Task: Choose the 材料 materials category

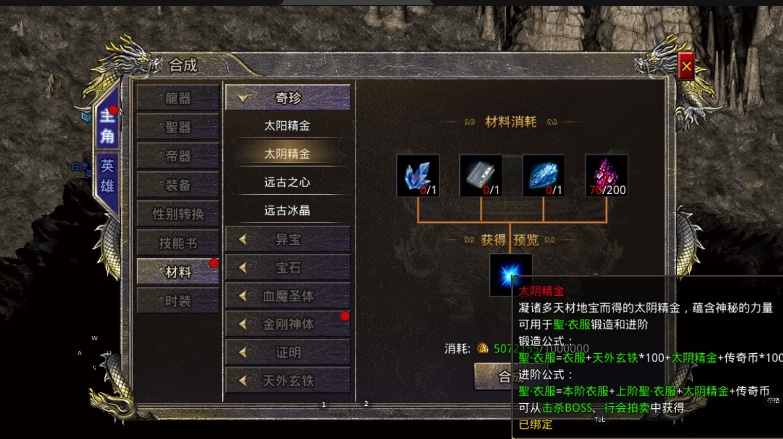Action: [x=178, y=272]
